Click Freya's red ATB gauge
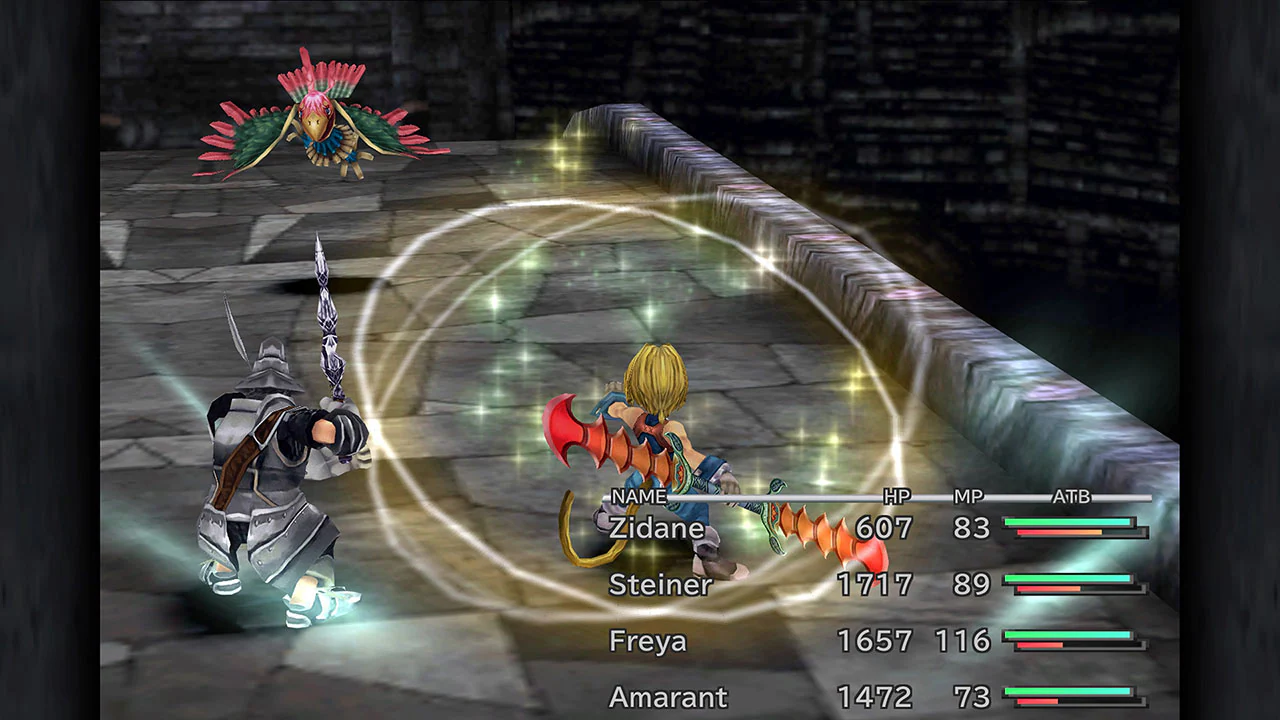1280x720 pixels. pyautogui.click(x=1040, y=646)
